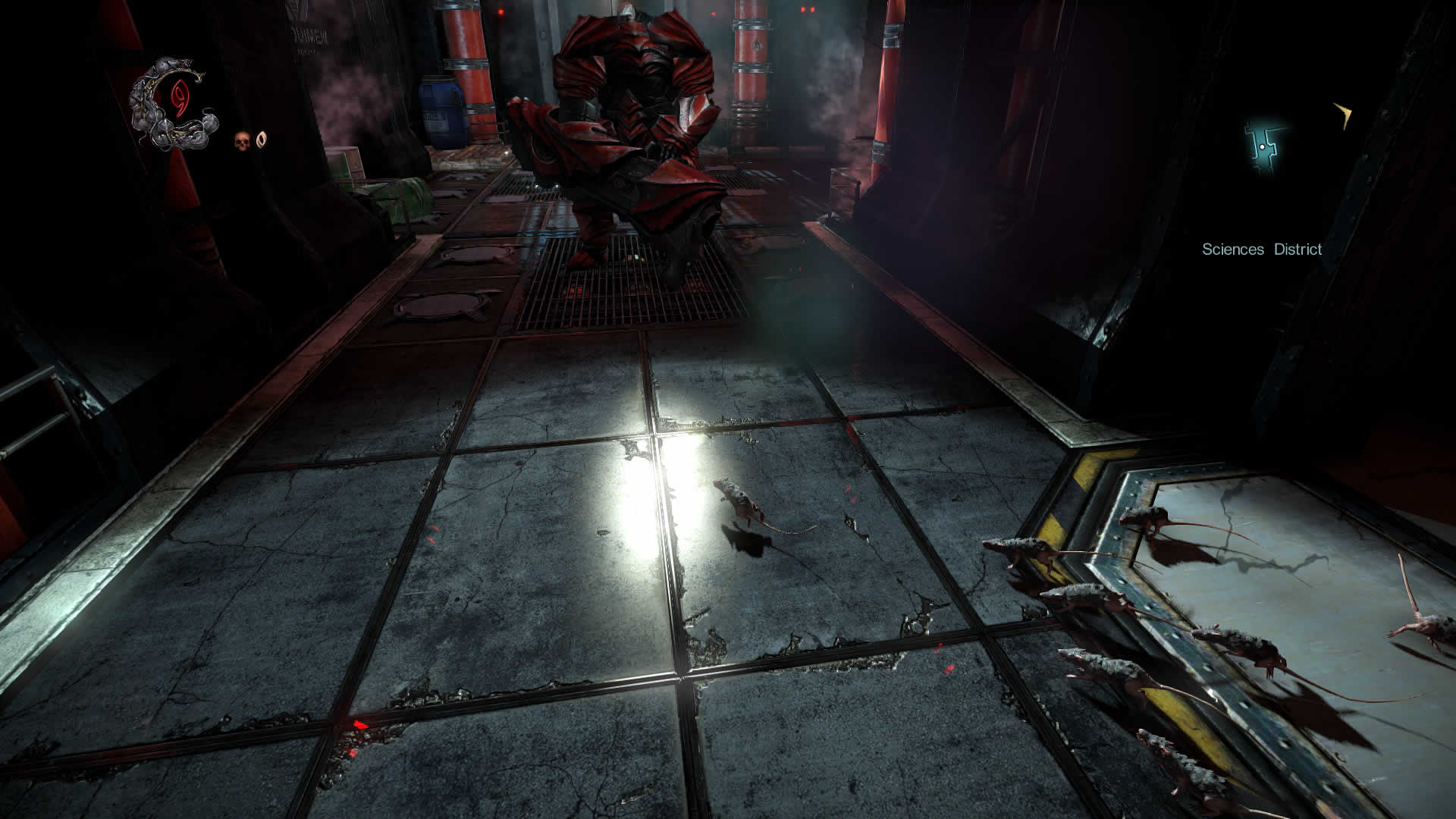The width and height of the screenshot is (1456, 819).
Task: Select the yellow objective arrow marker
Action: pos(1343,116)
